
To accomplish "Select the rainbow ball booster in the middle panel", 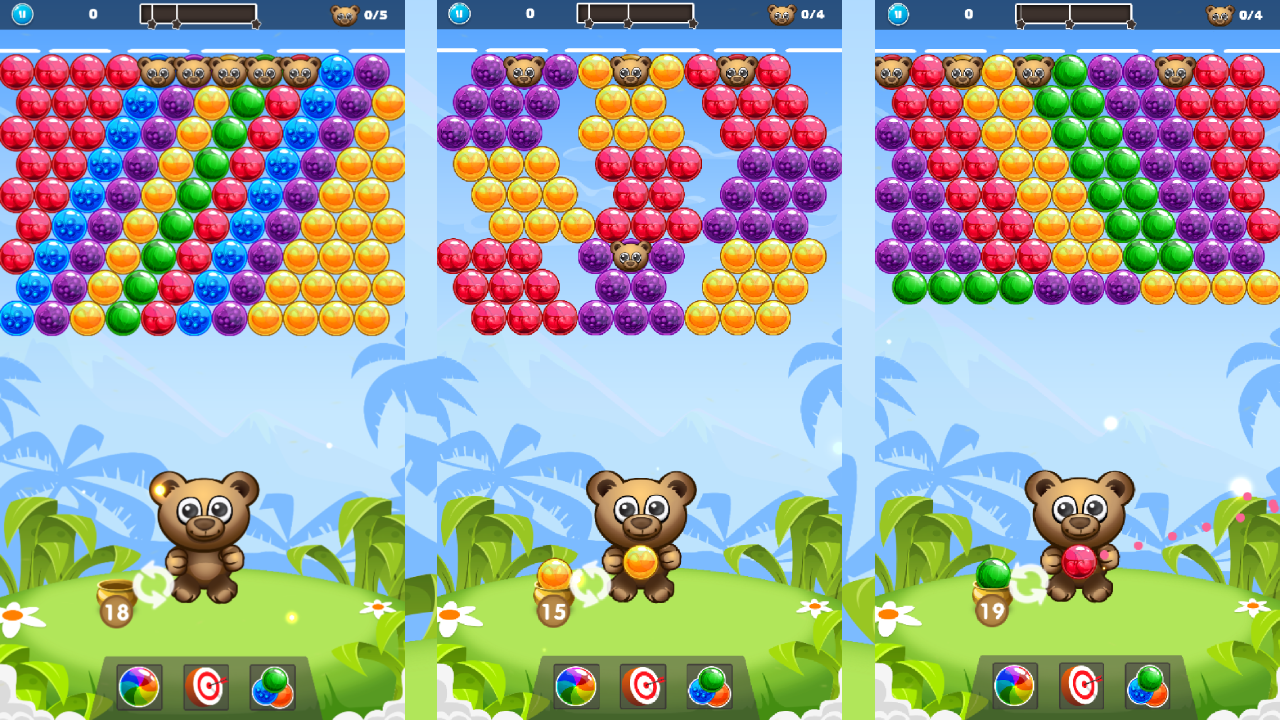I will click(576, 687).
